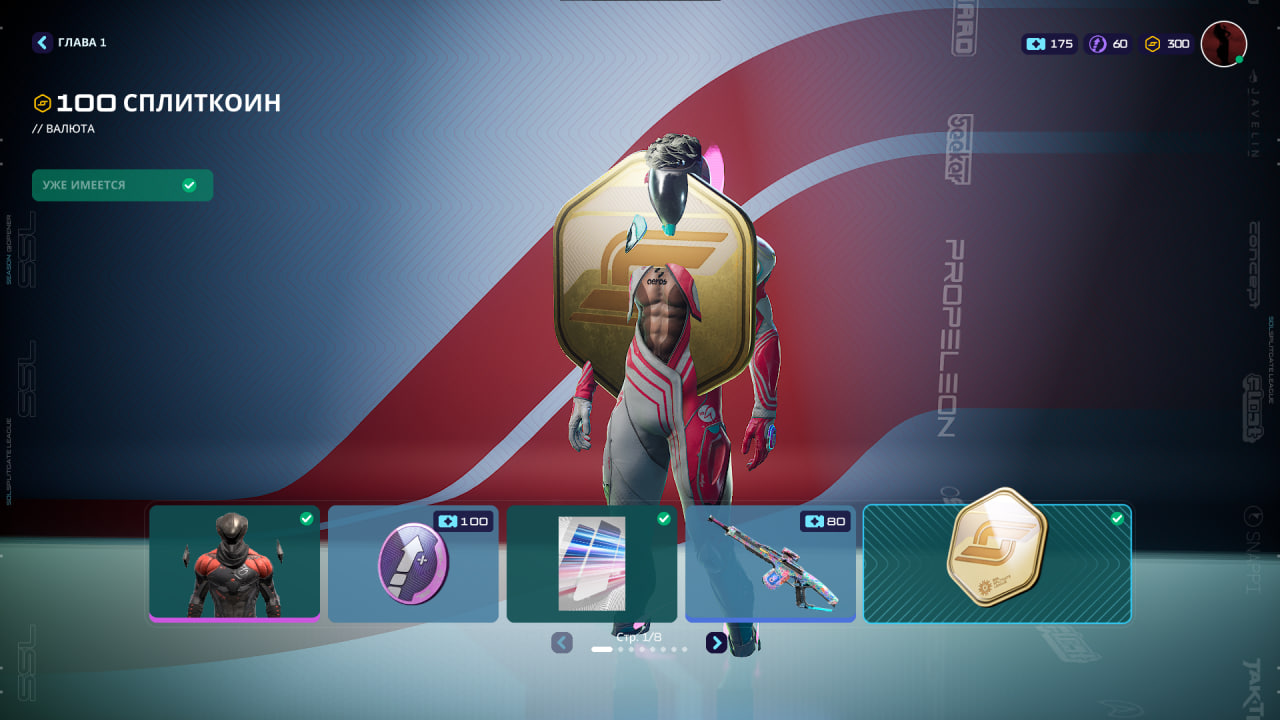1280x720 pixels.
Task: Pick the colorful rifle weapon skin reward
Action: pos(770,563)
